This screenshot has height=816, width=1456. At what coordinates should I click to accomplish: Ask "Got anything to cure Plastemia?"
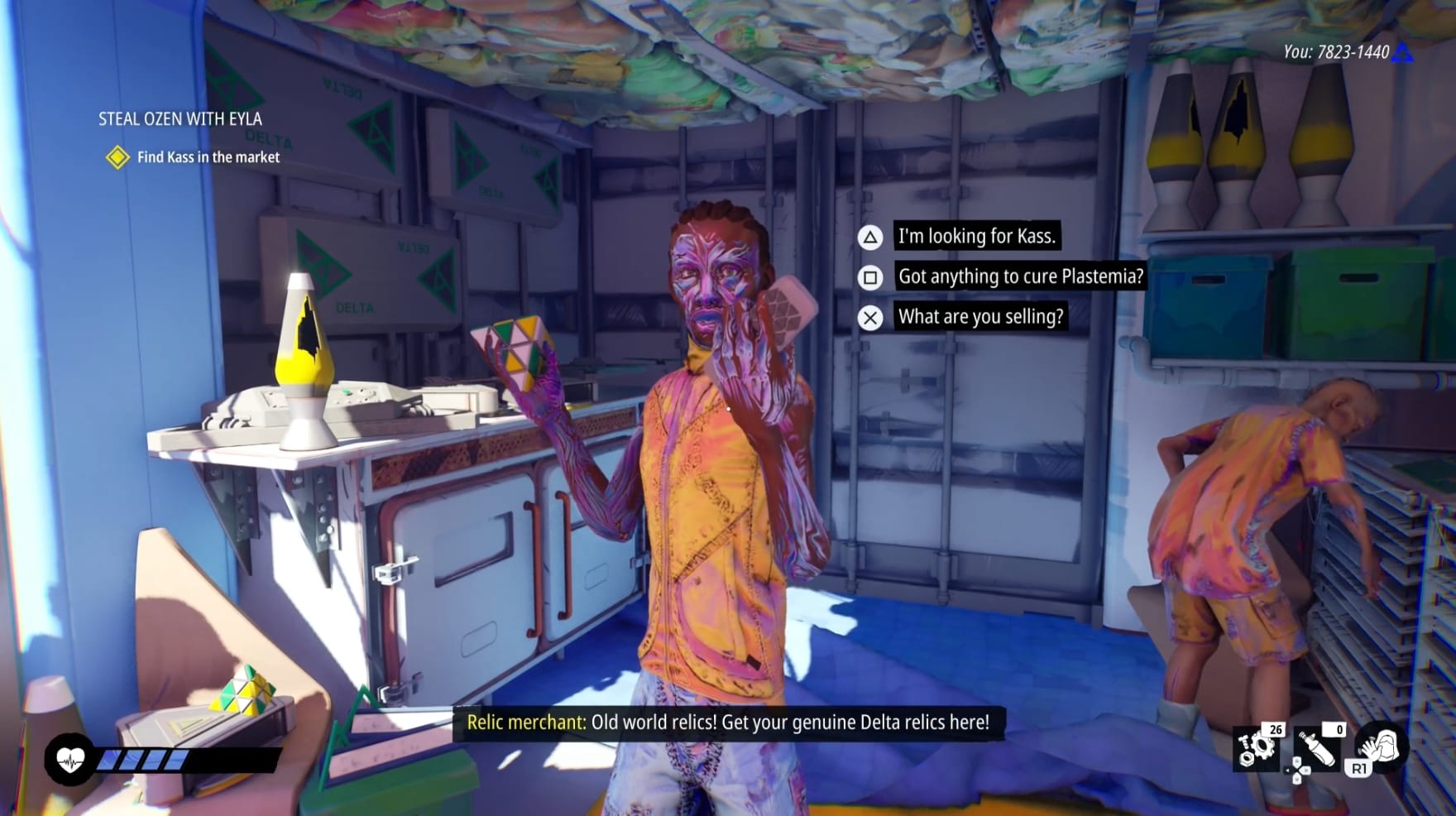tap(1020, 276)
